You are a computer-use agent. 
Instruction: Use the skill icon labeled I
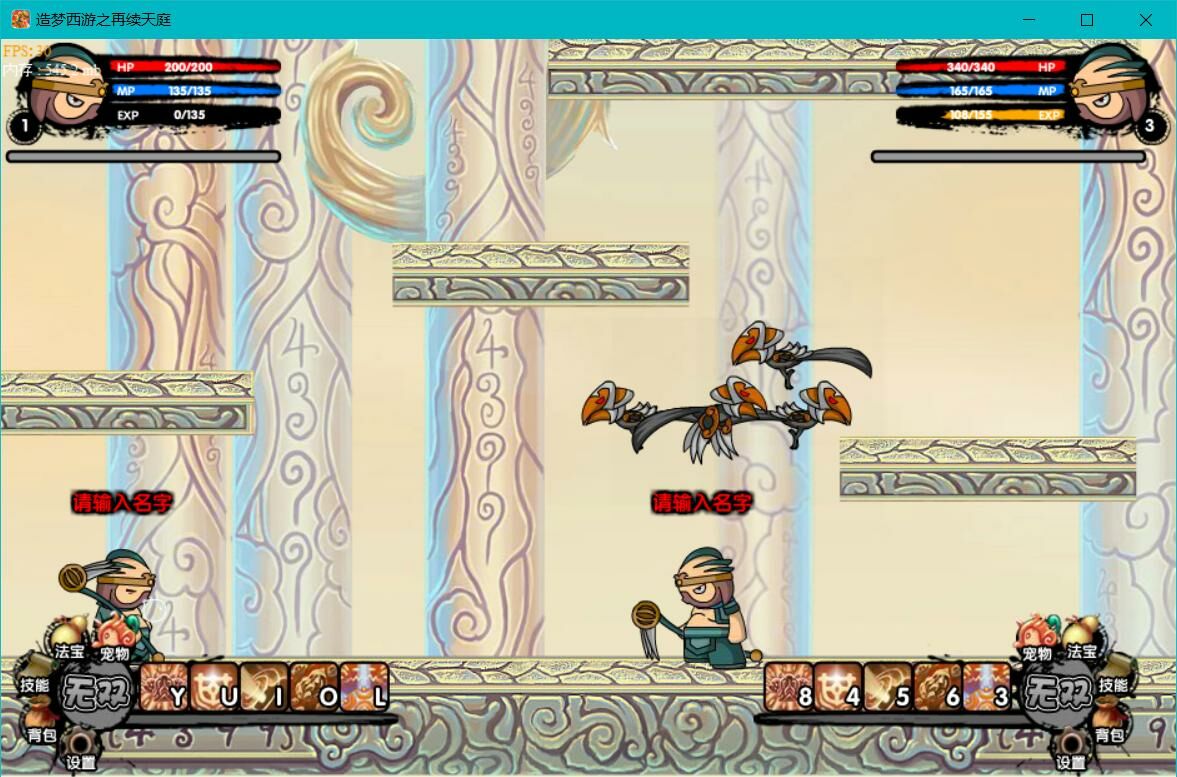click(x=264, y=688)
